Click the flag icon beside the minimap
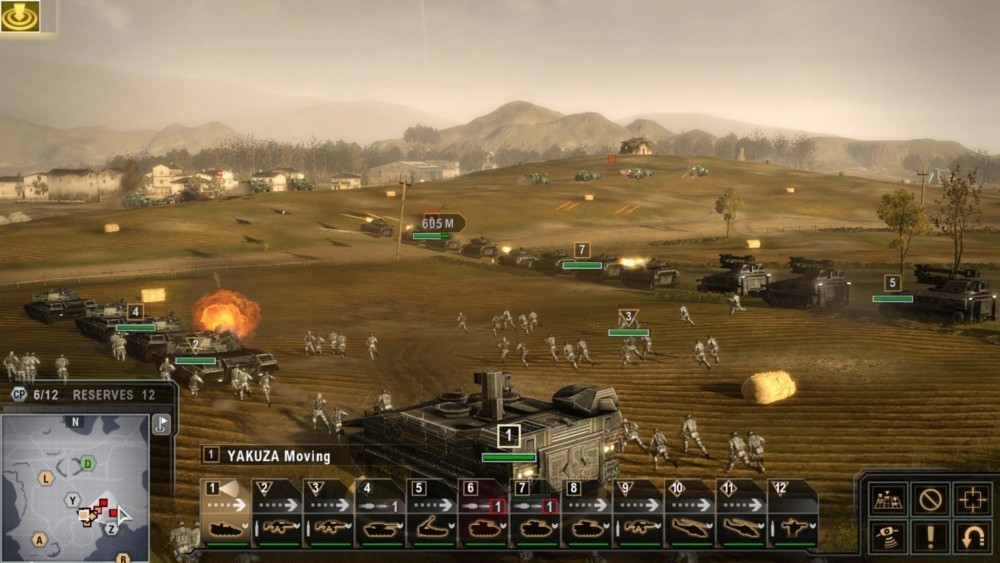Image resolution: width=1000 pixels, height=563 pixels. coord(161,424)
